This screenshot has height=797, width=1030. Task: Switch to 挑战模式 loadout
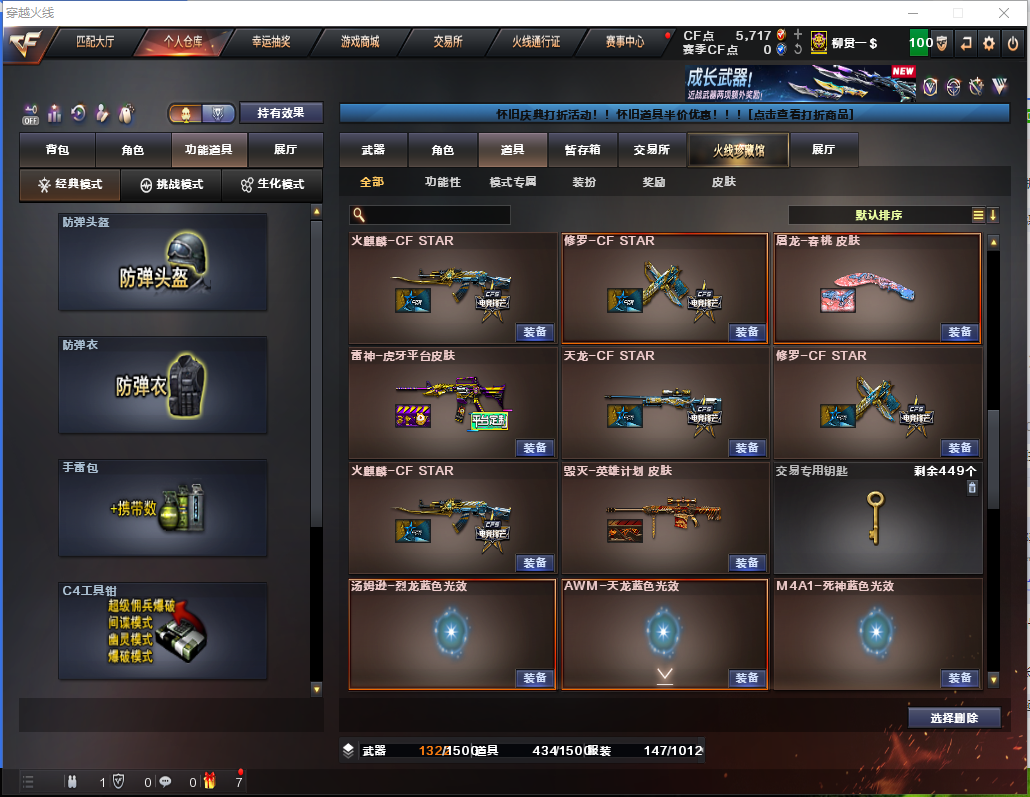tap(171, 185)
